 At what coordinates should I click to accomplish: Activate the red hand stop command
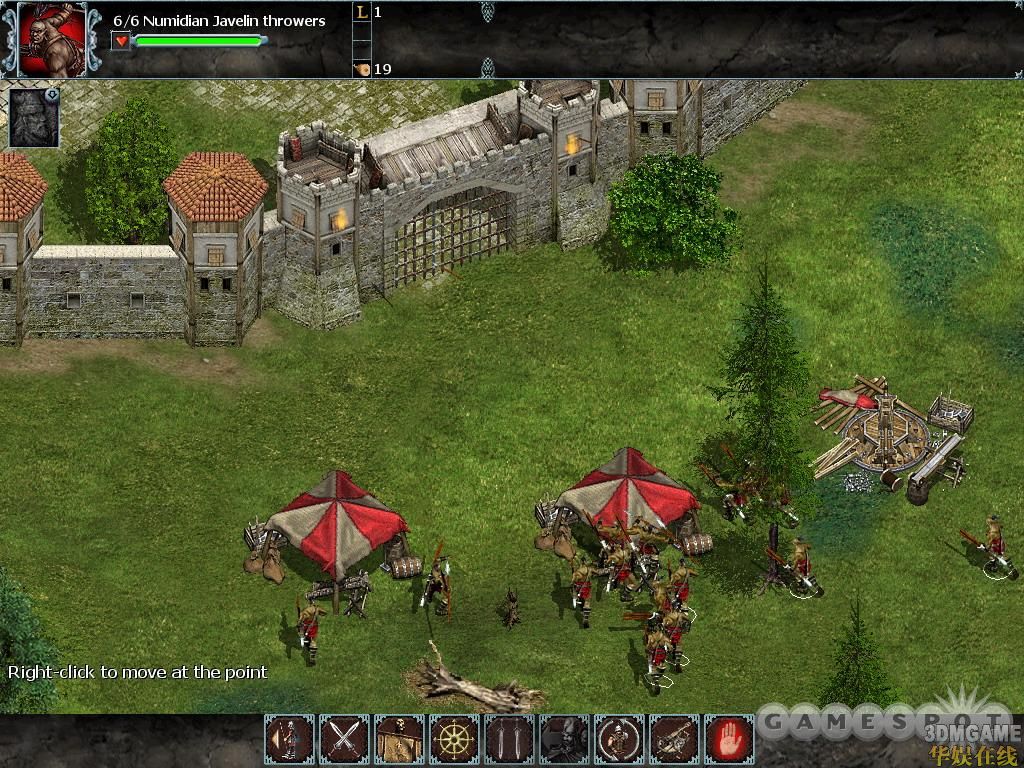[729, 740]
